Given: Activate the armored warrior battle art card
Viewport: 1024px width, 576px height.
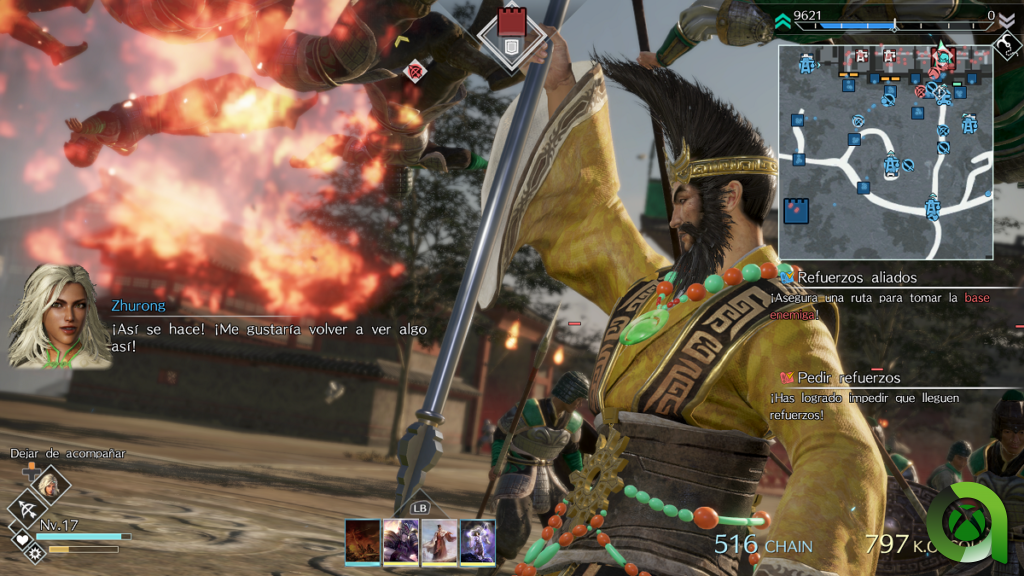Looking at the screenshot, I should point(400,540).
